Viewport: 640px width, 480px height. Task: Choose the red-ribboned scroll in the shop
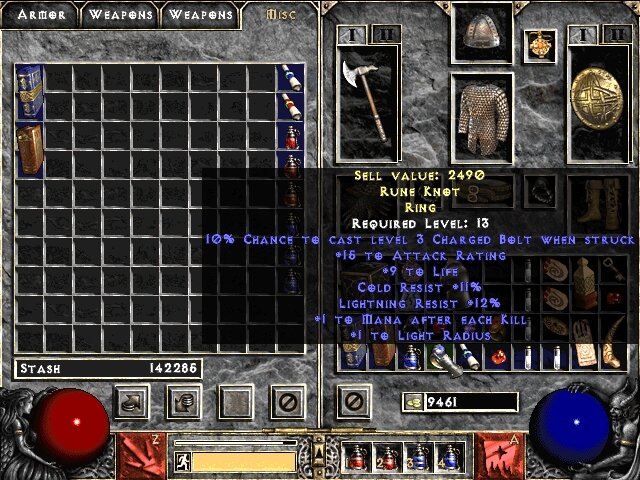(x=290, y=106)
